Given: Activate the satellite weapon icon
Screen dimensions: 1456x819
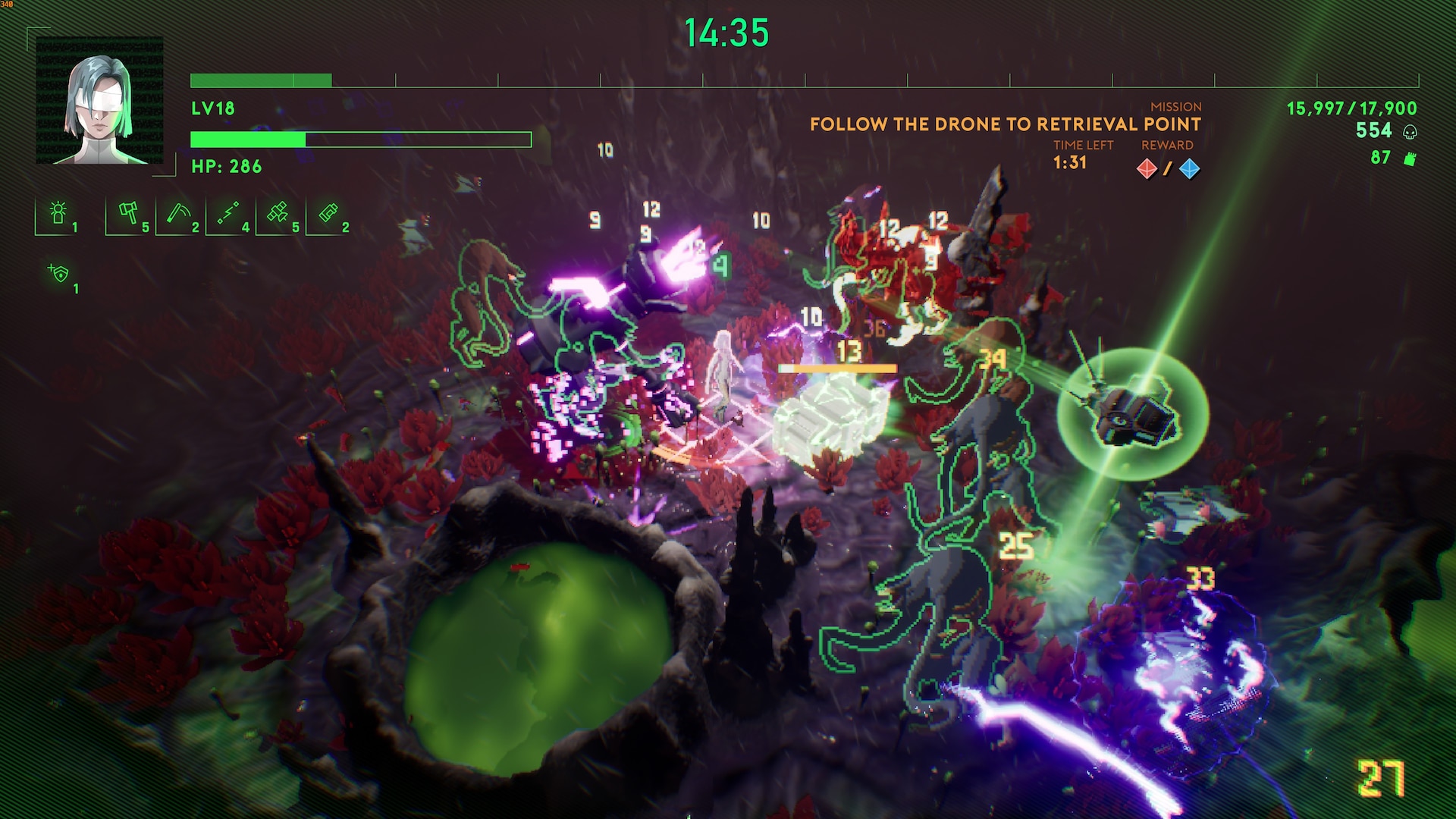Looking at the screenshot, I should coord(278,214).
